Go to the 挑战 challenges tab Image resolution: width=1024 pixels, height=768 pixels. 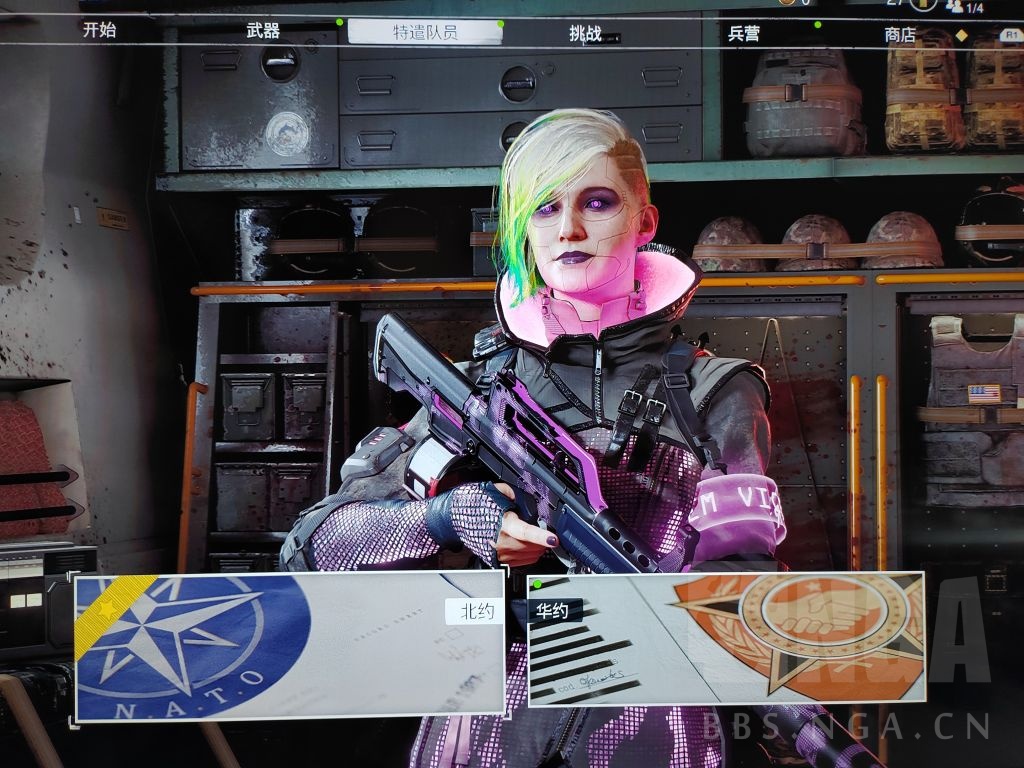click(585, 33)
